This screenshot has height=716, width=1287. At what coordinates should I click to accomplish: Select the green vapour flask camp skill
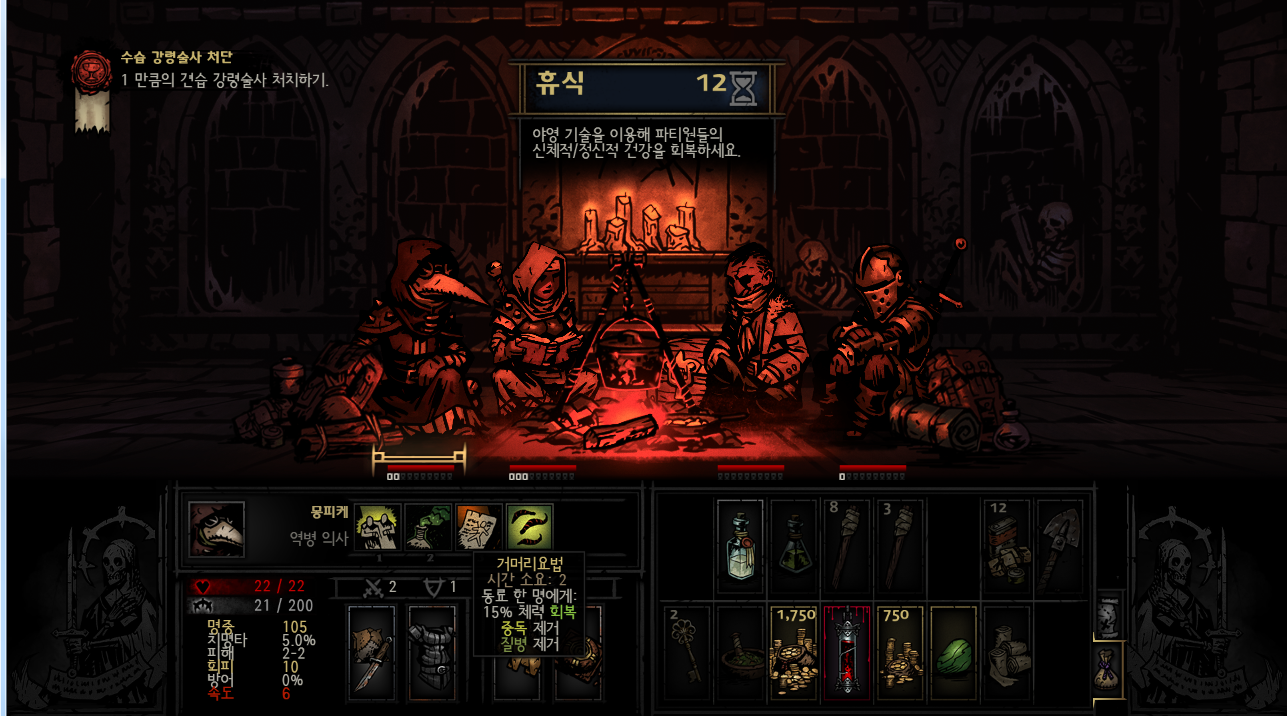[428, 526]
